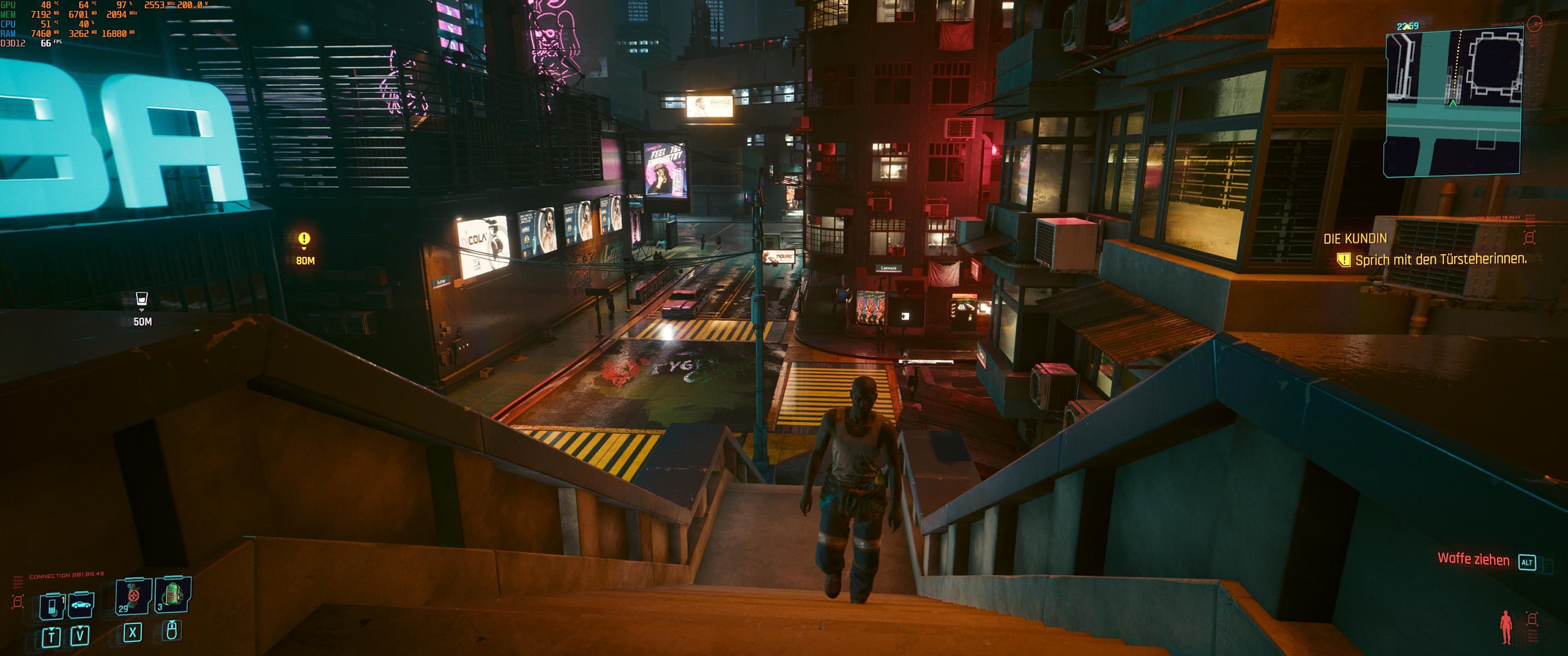Select the green grenade slot showing 3
The height and width of the screenshot is (656, 1568).
173,595
